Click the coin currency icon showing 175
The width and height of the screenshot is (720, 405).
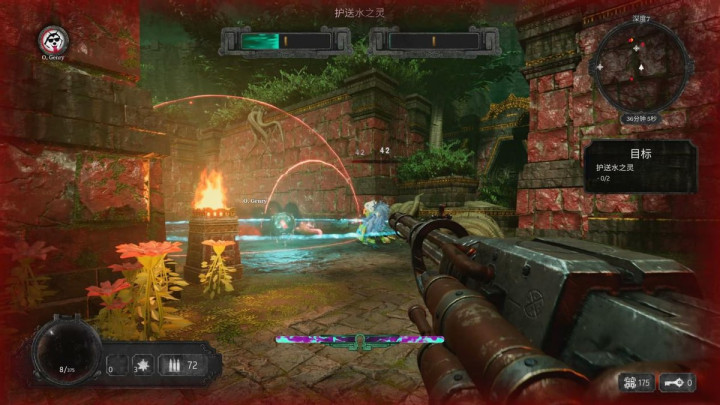click(631, 383)
